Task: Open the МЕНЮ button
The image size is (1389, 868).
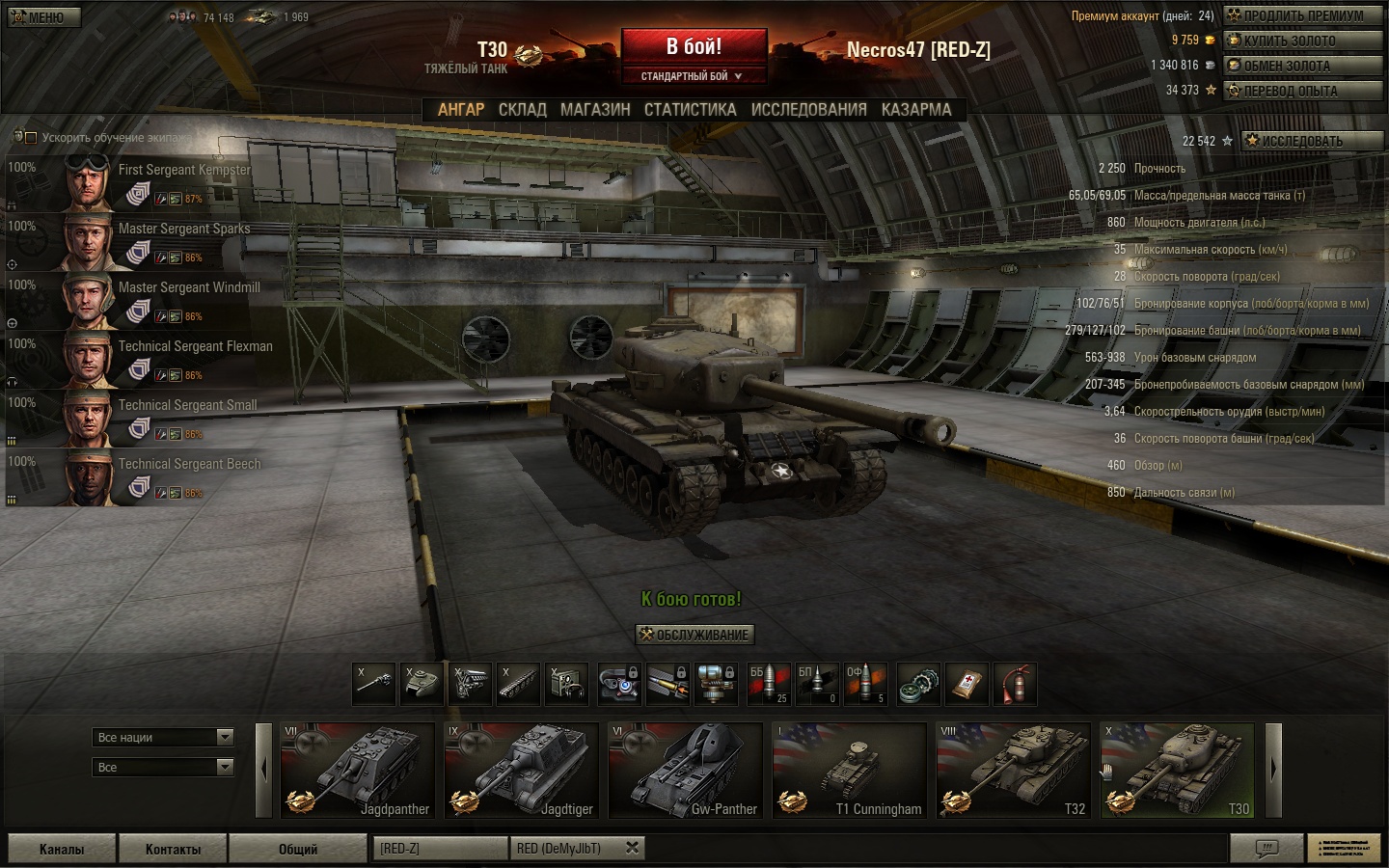Action: click(43, 17)
